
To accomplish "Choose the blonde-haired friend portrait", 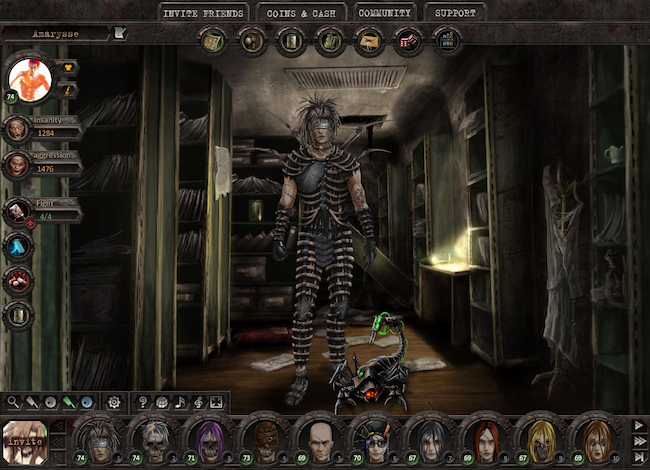I will coord(542,436).
